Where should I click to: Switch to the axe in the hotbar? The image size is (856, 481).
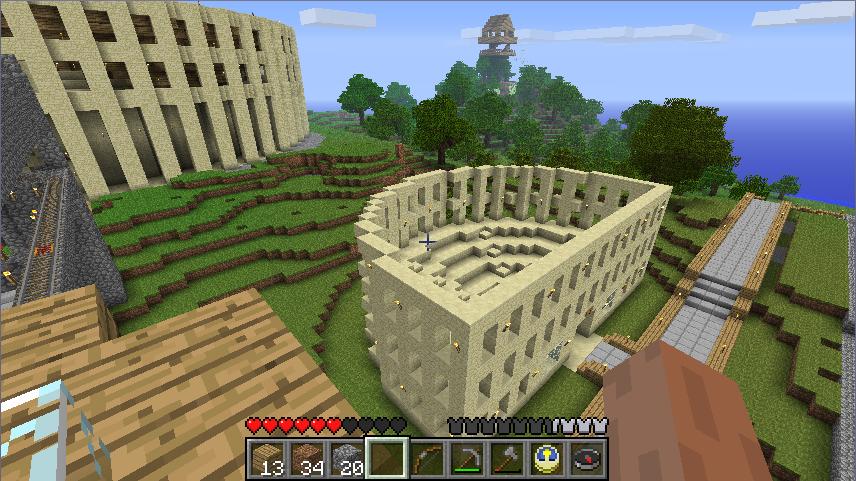pyautogui.click(x=506, y=459)
